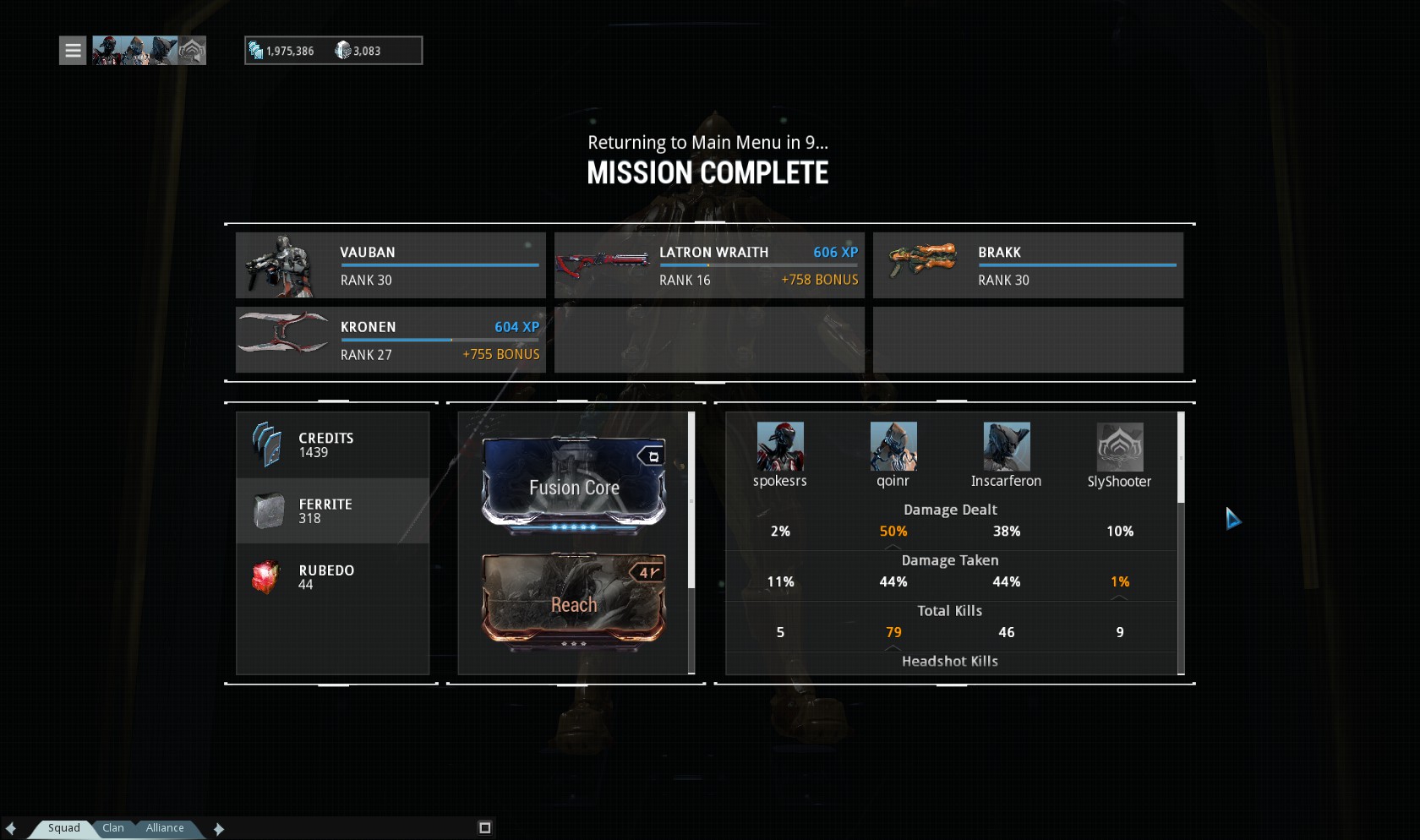
Task: Select the Fusion Core reward card
Action: 574,486
